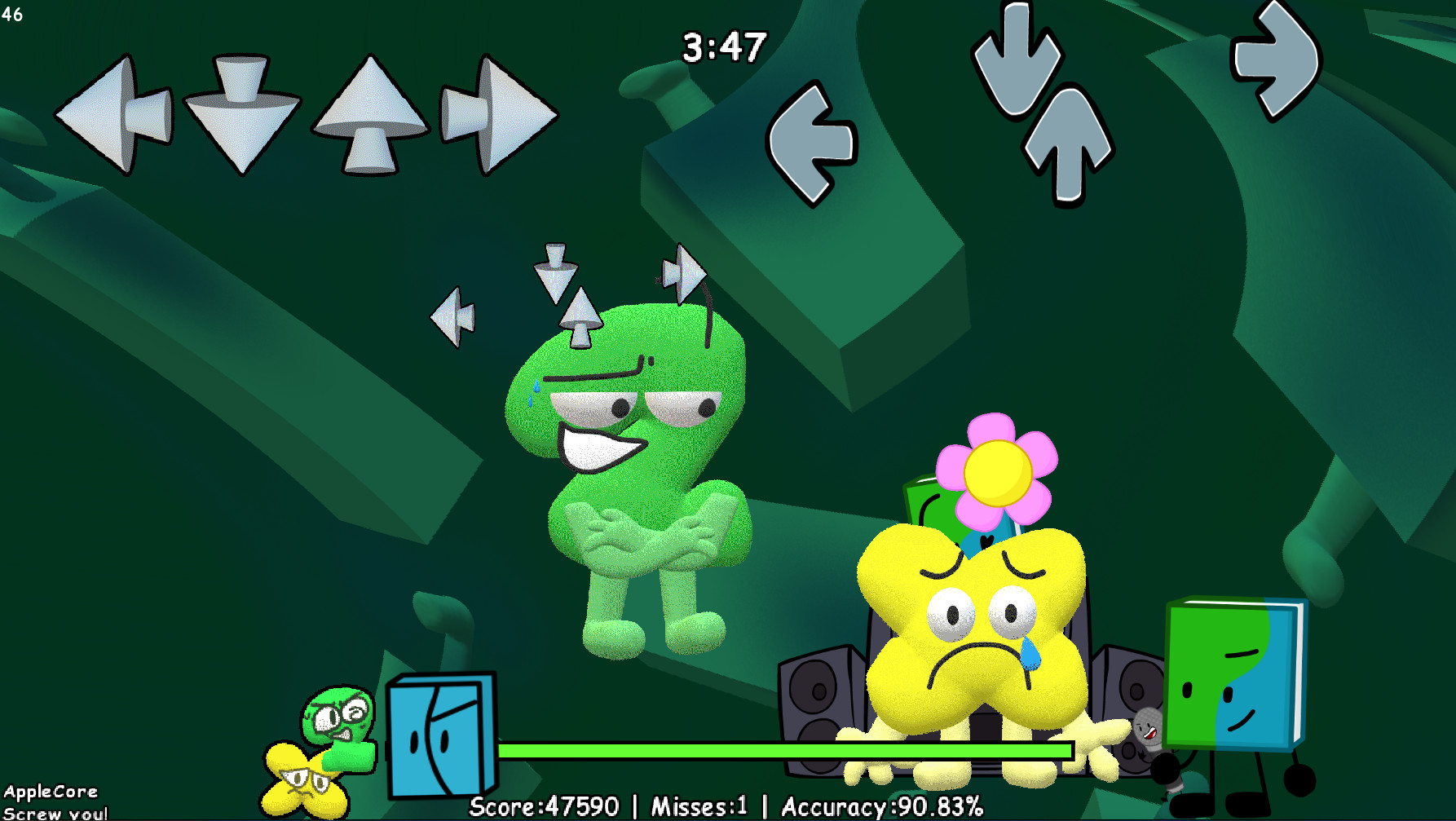Click the up arrow in the player strumline

pyautogui.click(x=367, y=114)
